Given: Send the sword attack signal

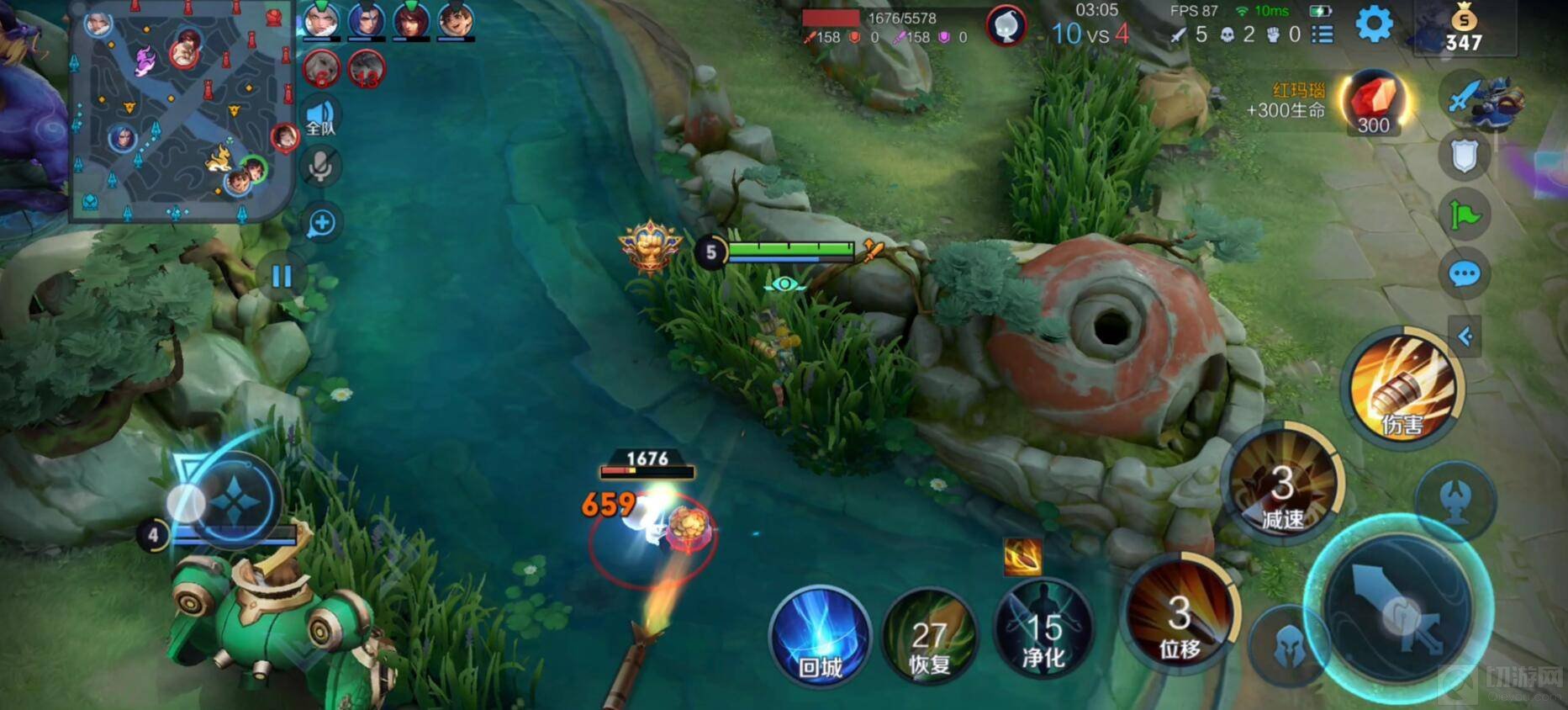Looking at the screenshot, I should (x=1464, y=96).
